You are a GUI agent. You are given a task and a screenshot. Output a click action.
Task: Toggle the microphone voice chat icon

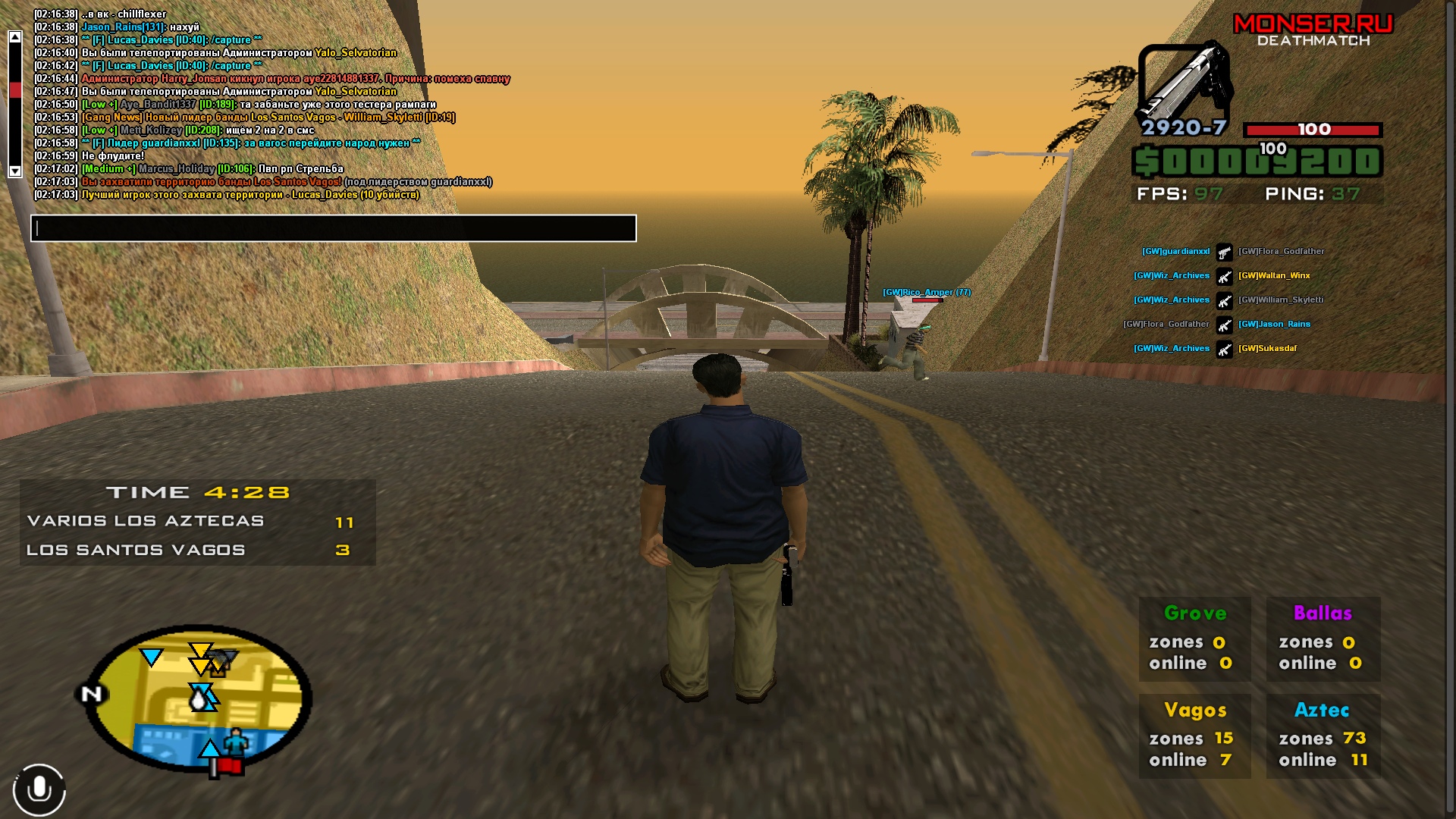[x=39, y=789]
